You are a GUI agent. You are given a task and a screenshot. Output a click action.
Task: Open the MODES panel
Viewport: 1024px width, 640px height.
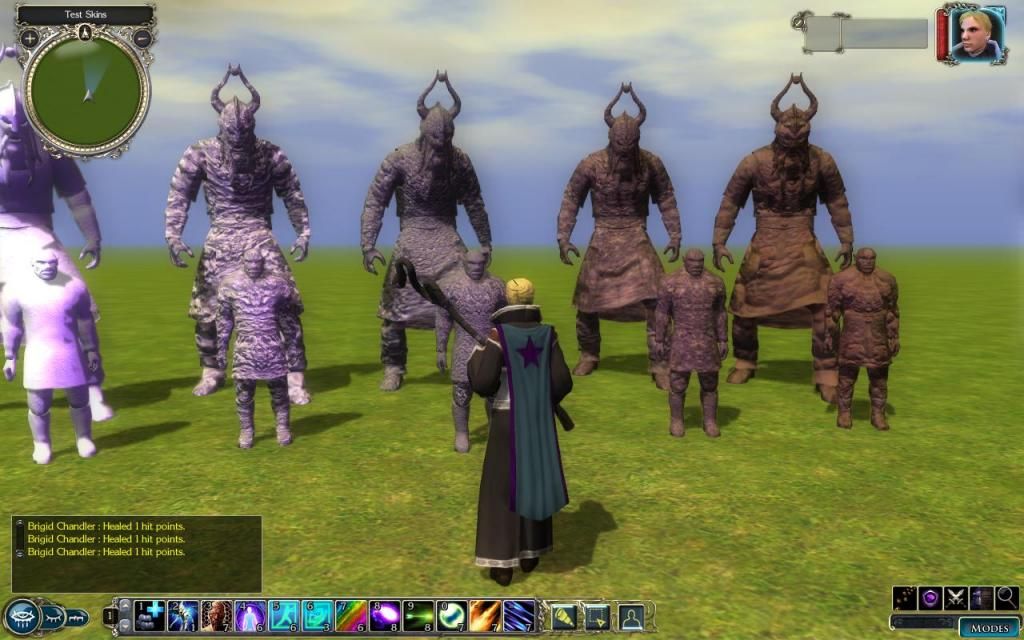tap(989, 628)
